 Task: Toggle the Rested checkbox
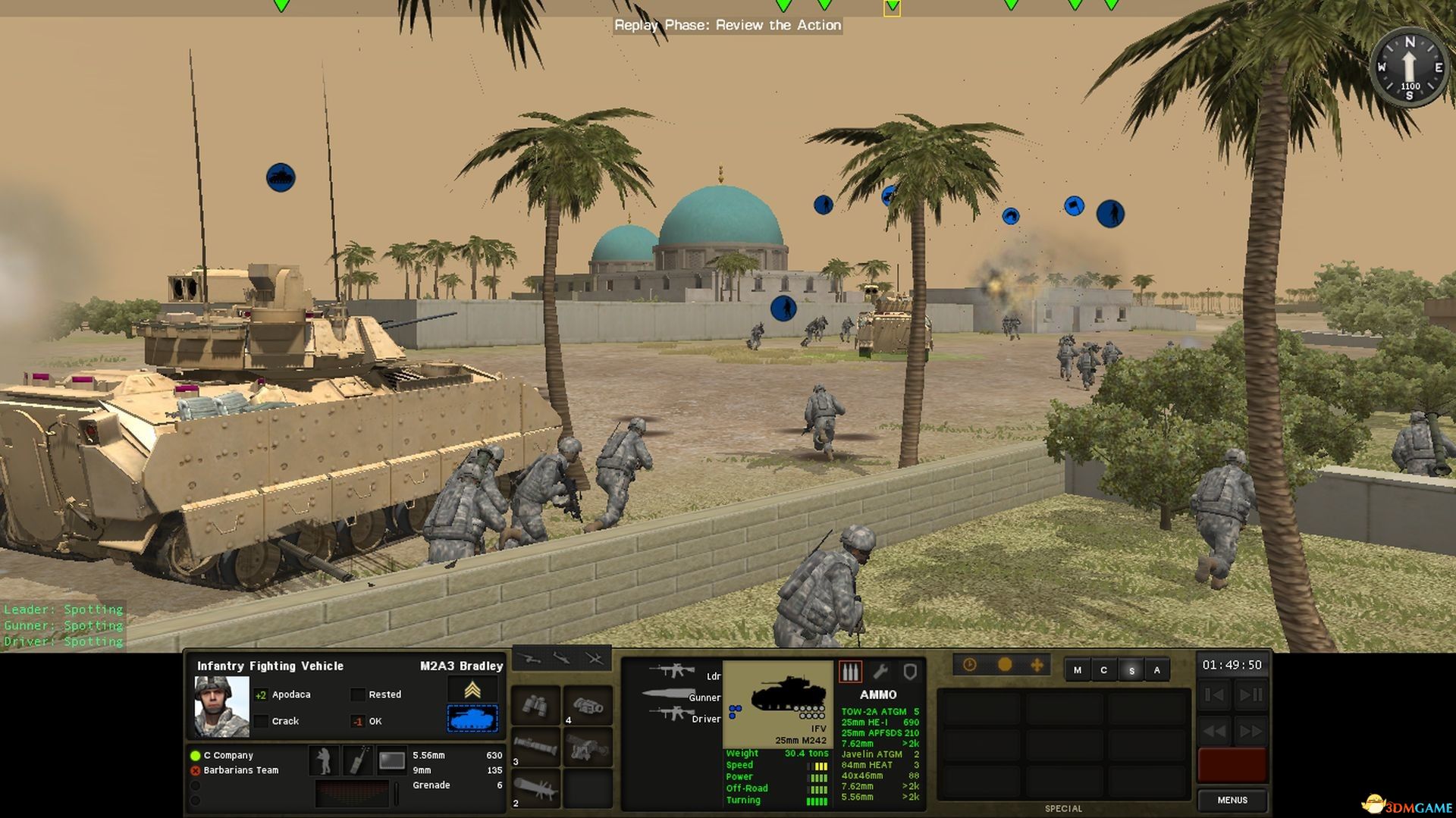(359, 694)
